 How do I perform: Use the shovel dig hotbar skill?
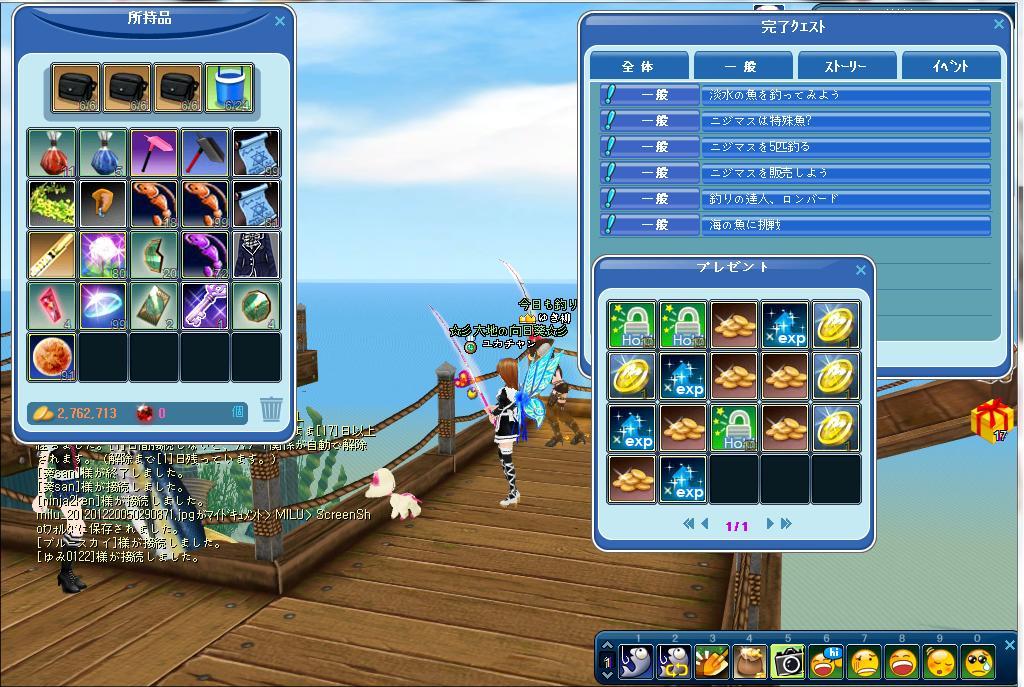712,661
